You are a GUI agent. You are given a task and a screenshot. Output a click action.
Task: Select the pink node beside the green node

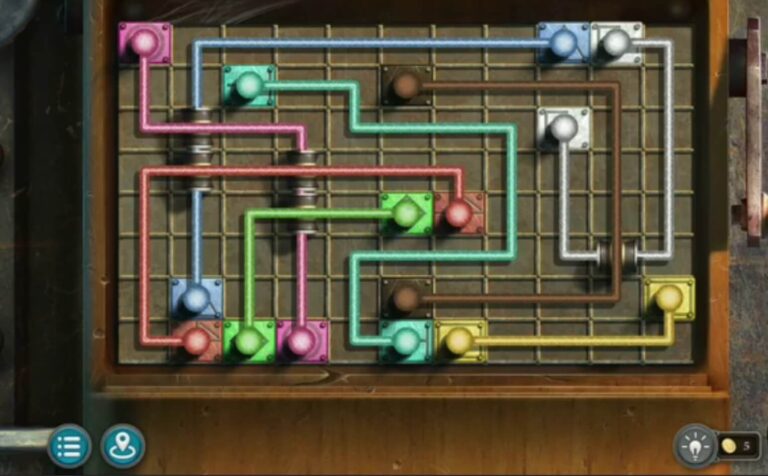pos(301,341)
